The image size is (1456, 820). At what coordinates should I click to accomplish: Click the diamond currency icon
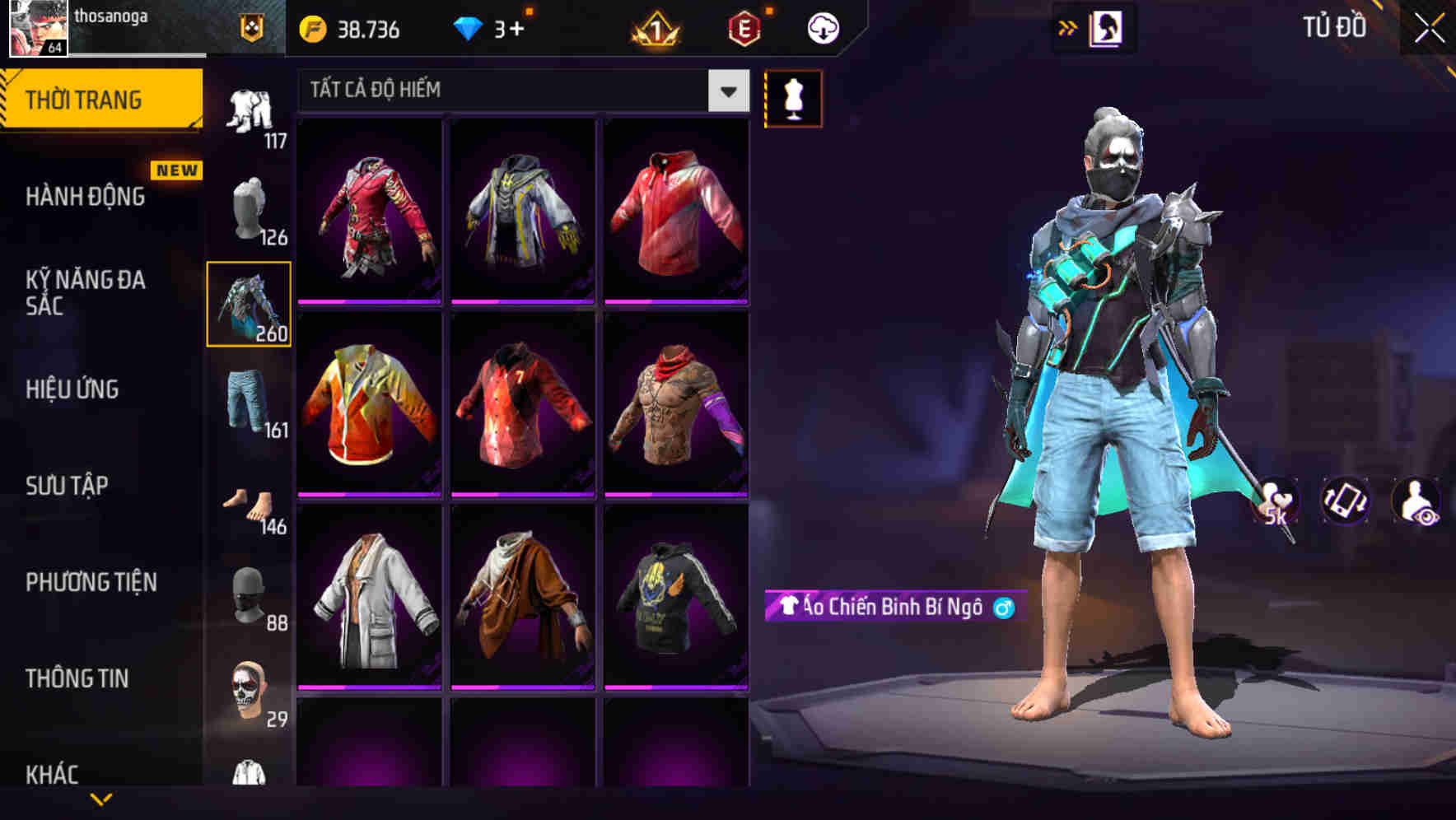(x=469, y=29)
